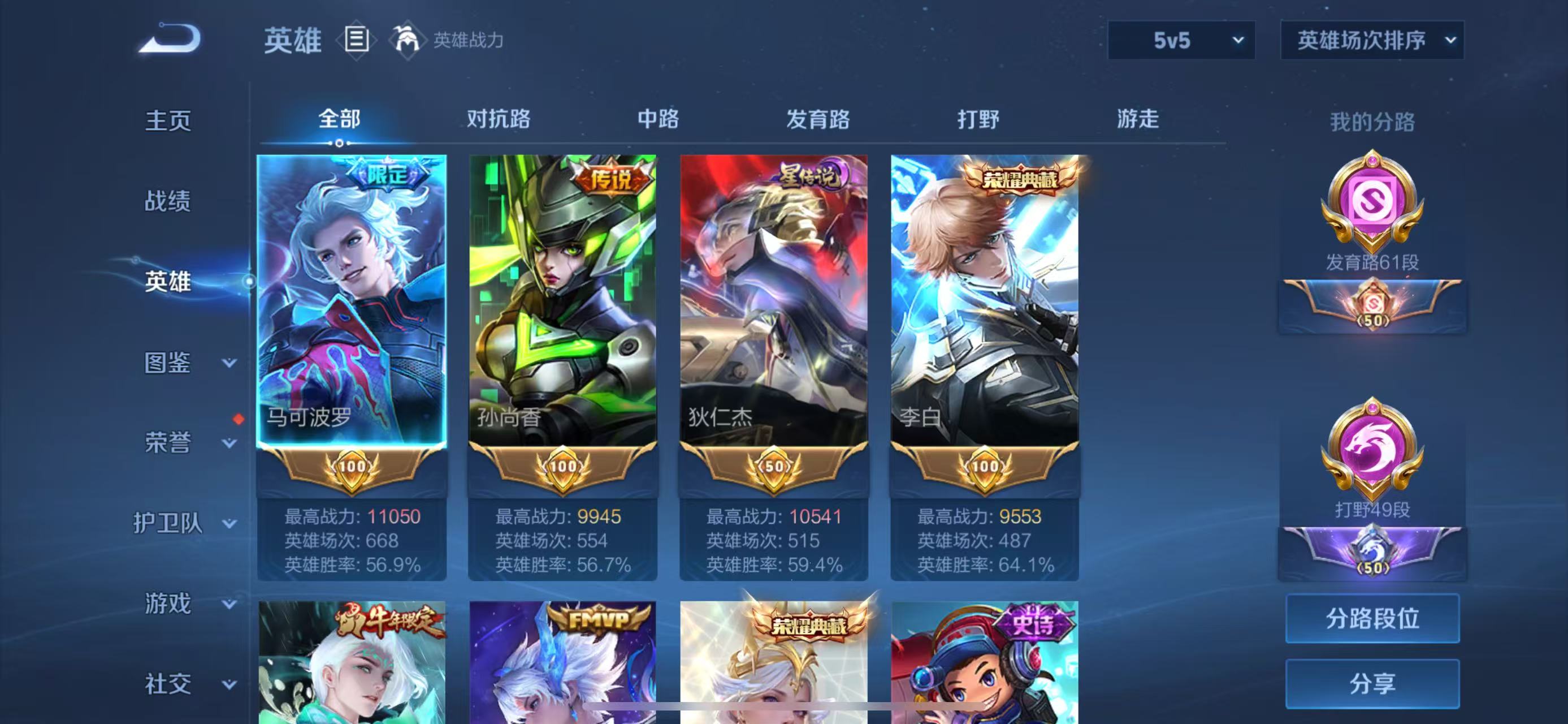The width and height of the screenshot is (1568, 724).
Task: Open the 5v5 mode dropdown
Action: click(1181, 40)
